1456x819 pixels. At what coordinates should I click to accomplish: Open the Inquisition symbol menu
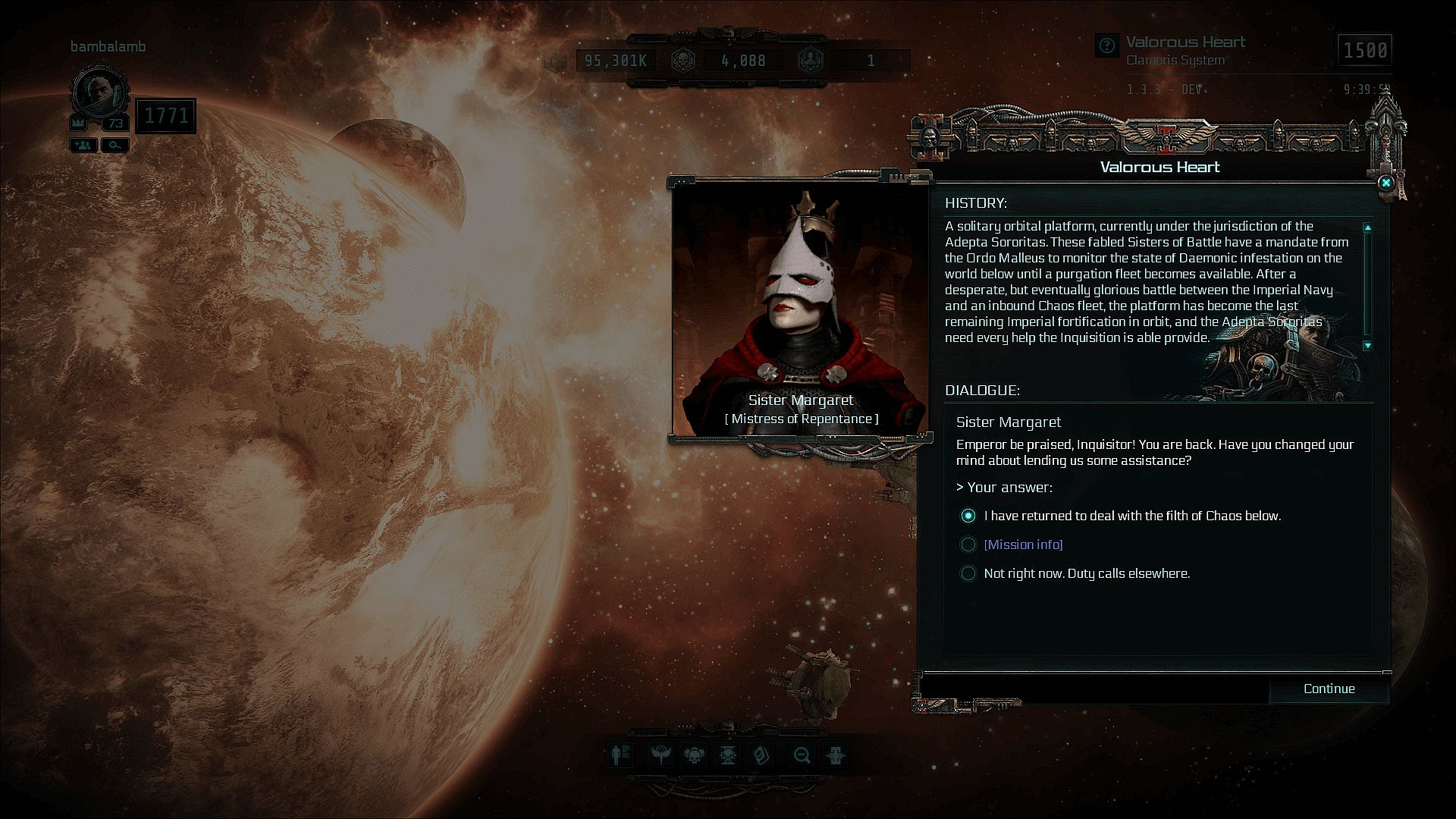tap(836, 755)
